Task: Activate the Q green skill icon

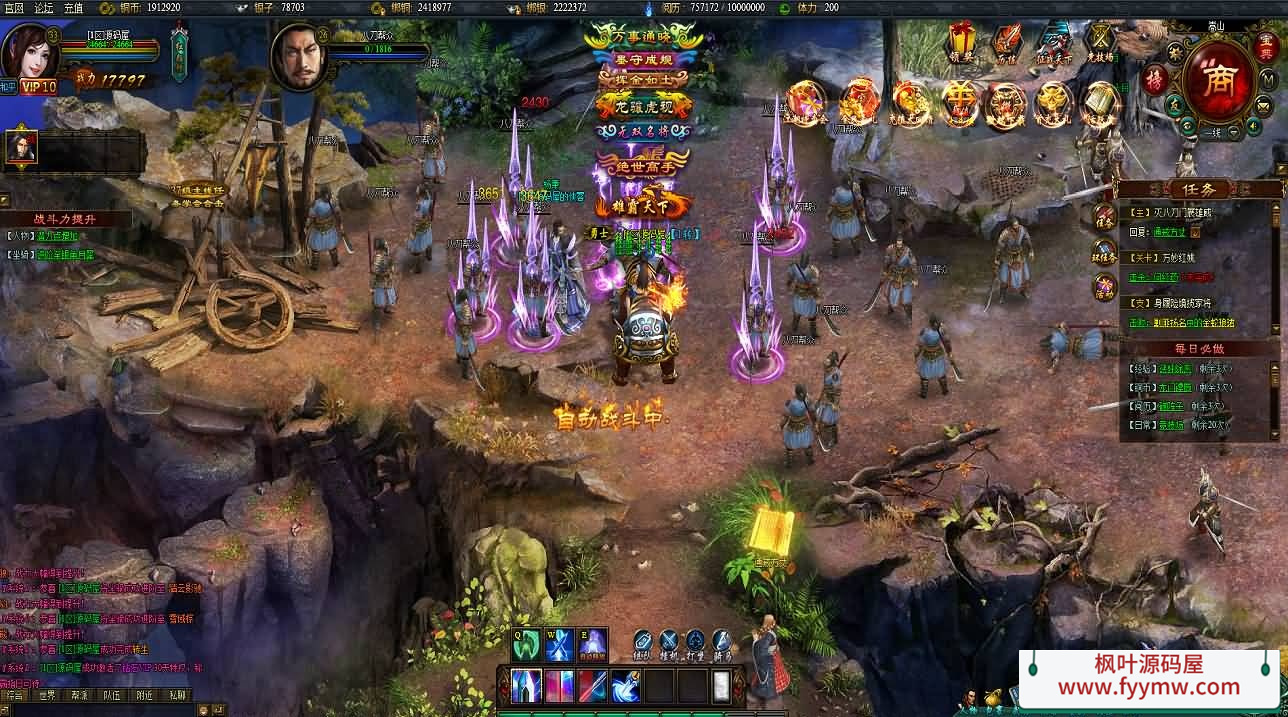Action: pyautogui.click(x=526, y=644)
